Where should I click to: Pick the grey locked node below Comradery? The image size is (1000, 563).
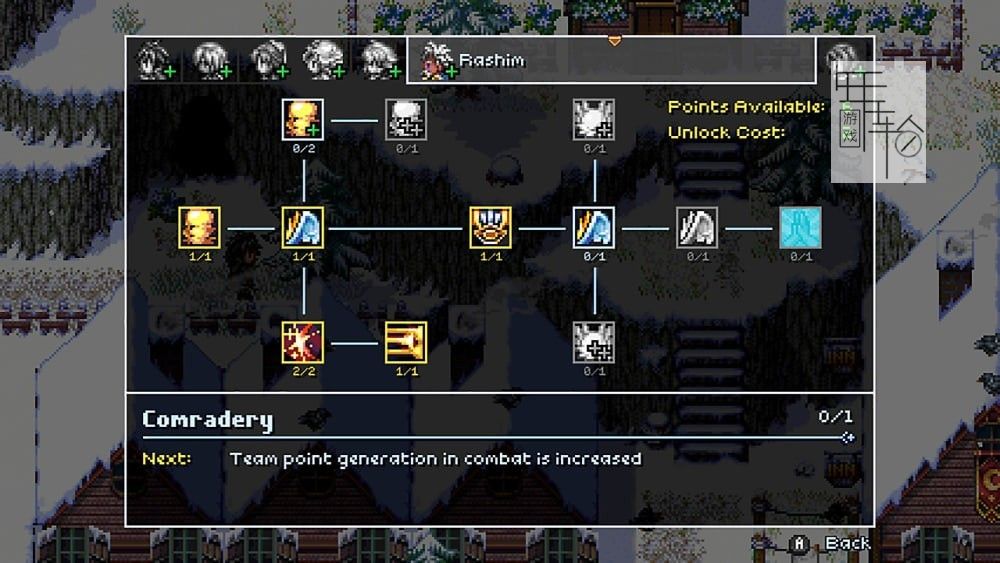(x=594, y=342)
